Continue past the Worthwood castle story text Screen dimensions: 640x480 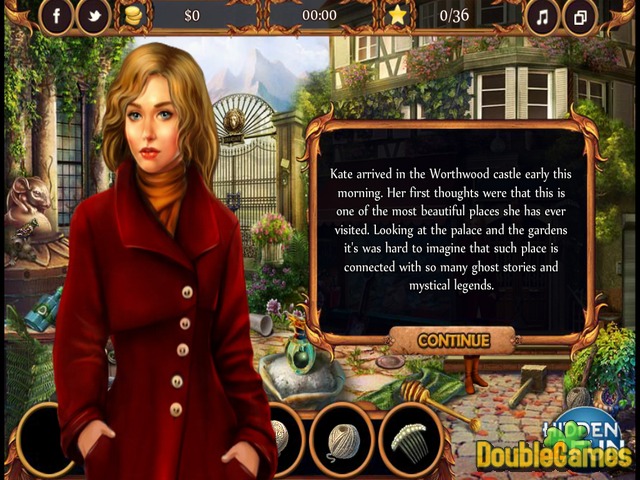(453, 341)
